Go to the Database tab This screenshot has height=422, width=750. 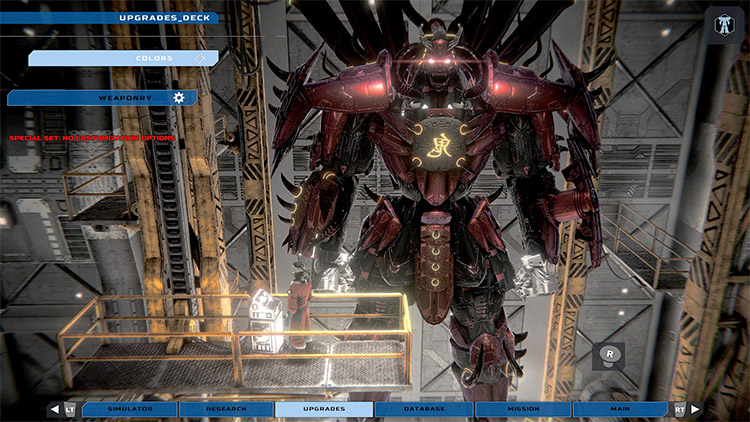[423, 409]
